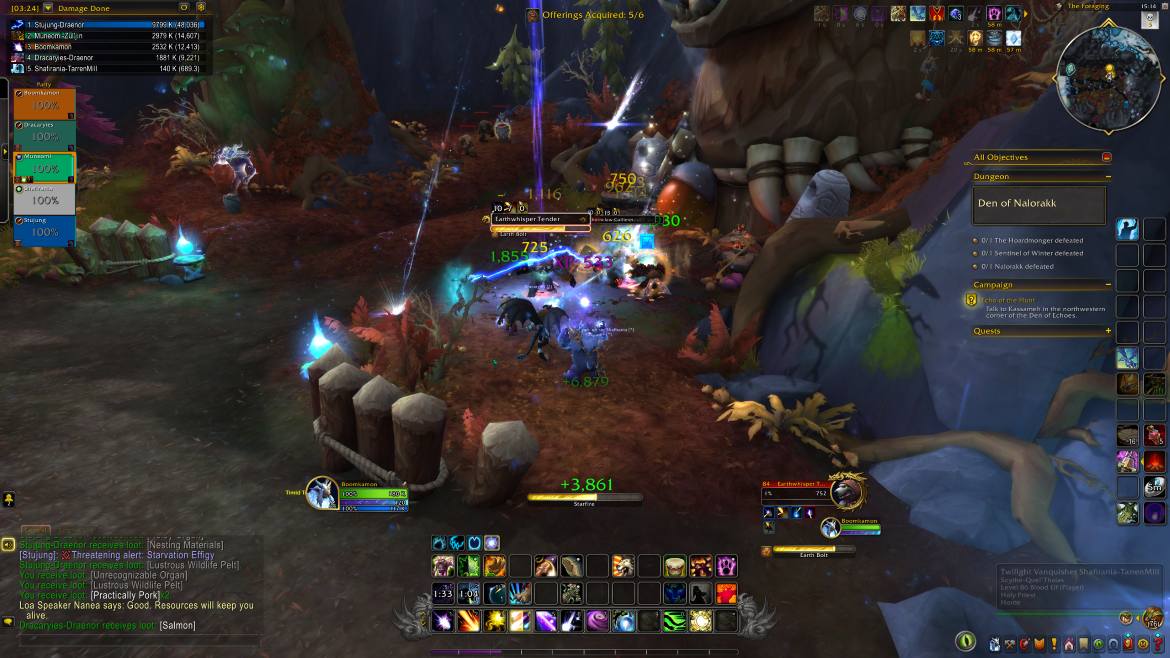Collapse the Dungeon objectives section
The width and height of the screenshot is (1170, 658).
(1108, 177)
